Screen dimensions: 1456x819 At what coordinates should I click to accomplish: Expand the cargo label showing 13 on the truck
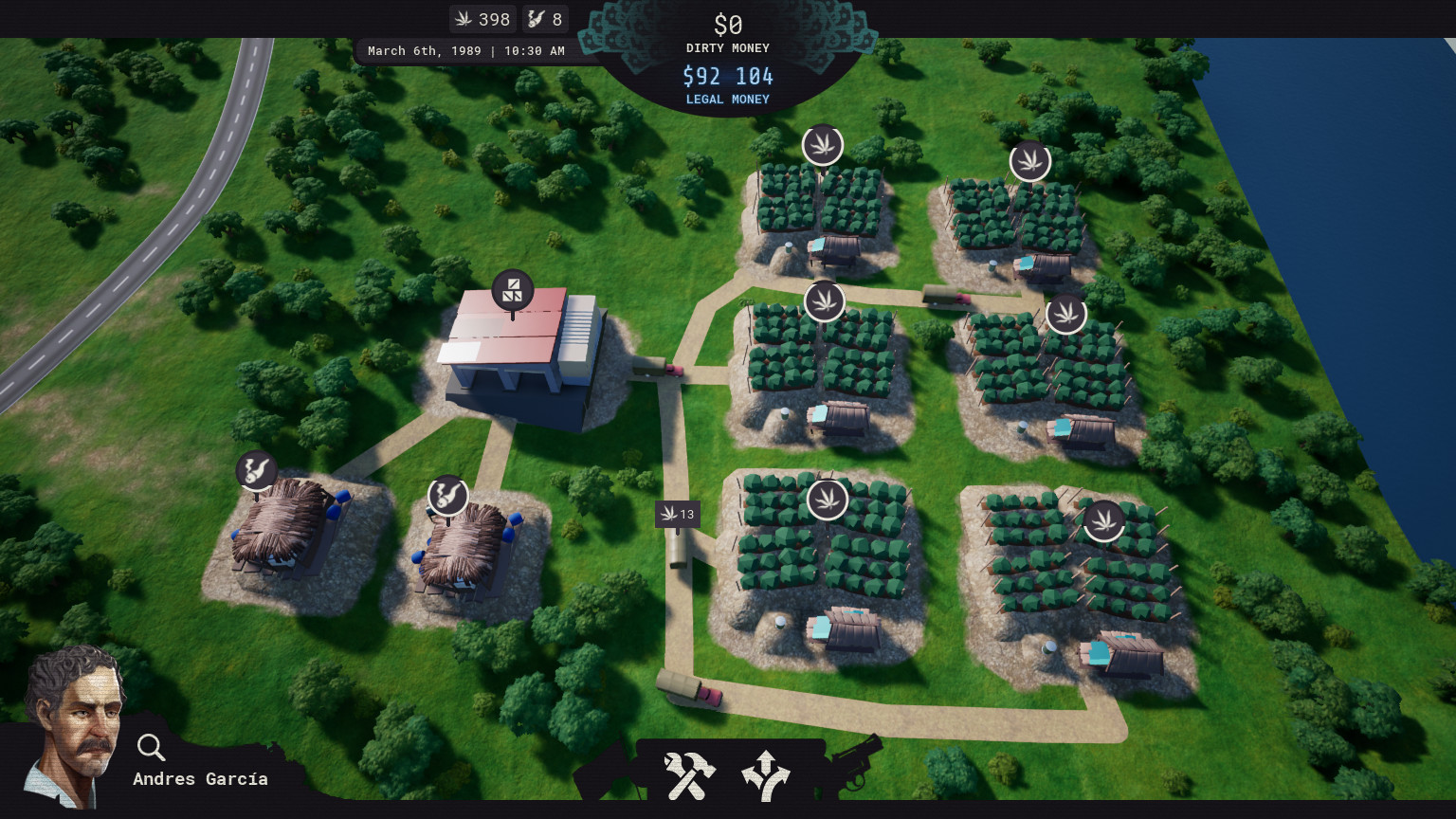coord(677,514)
